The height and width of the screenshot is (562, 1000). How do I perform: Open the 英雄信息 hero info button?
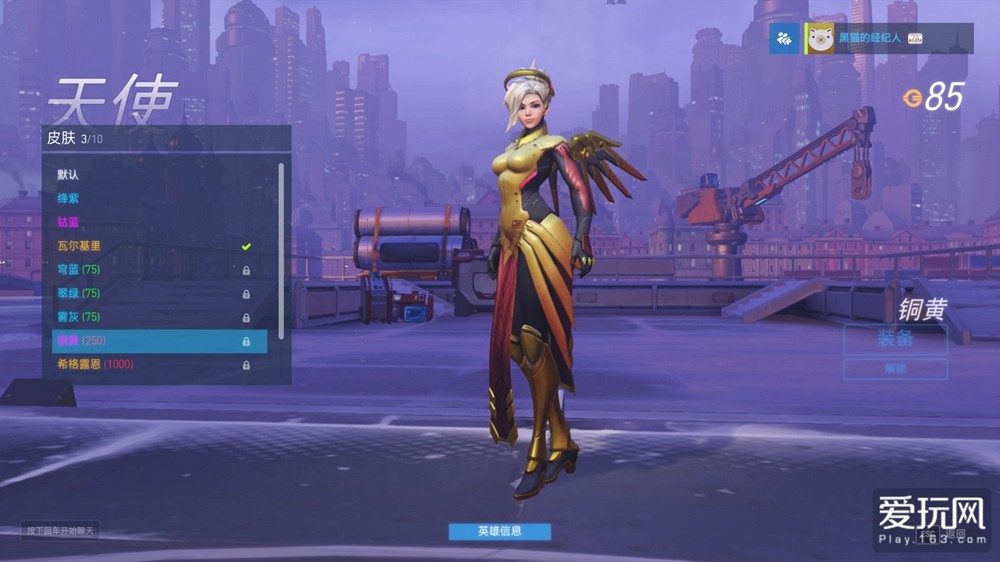499,531
